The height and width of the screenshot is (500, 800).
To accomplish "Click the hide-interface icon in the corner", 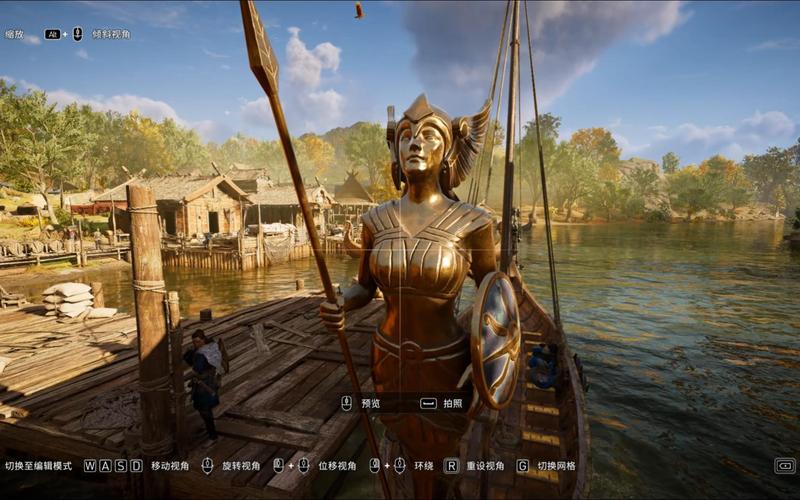I will 785,466.
